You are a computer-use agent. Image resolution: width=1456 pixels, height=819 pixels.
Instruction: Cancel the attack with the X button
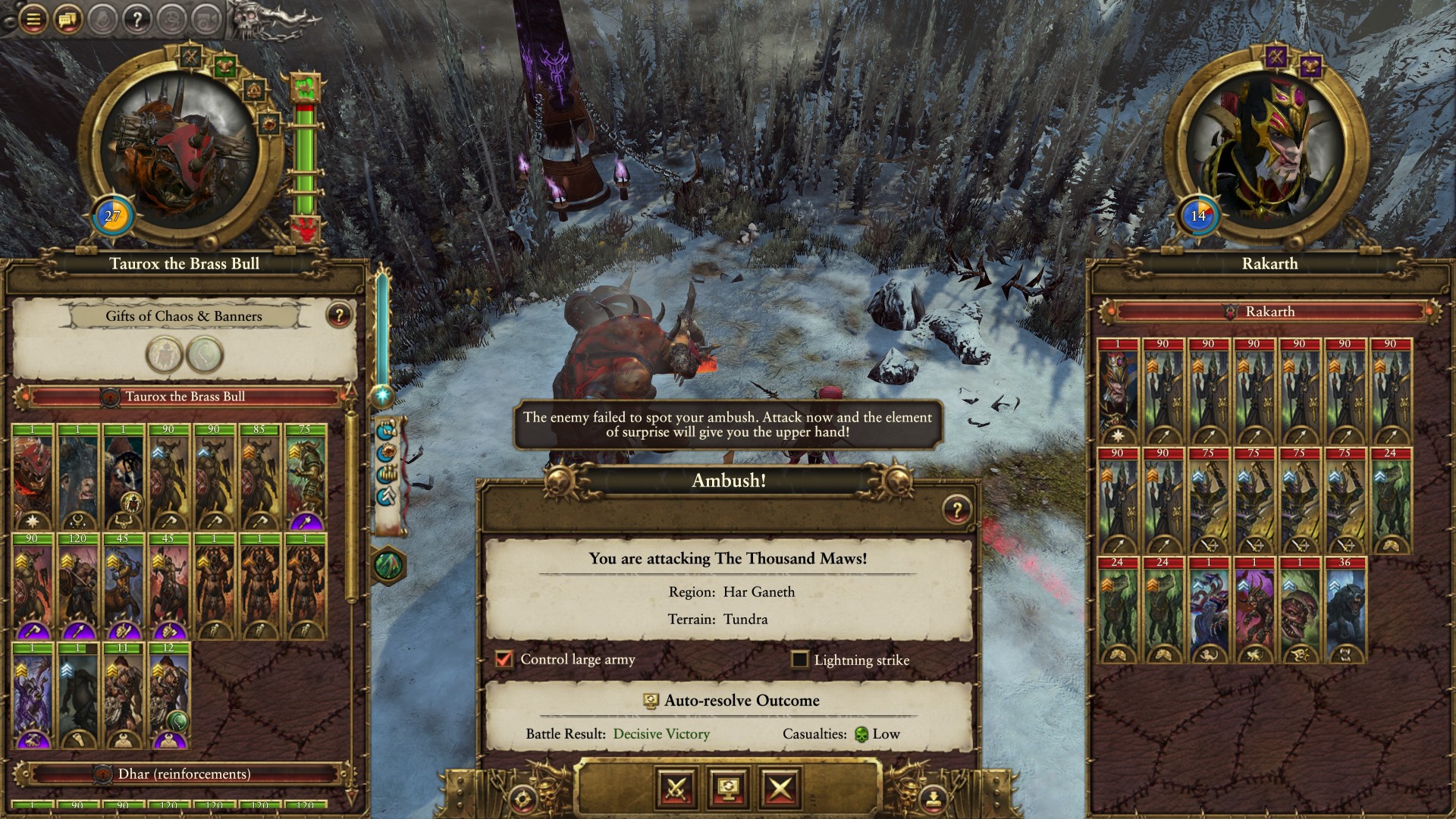pyautogui.click(x=780, y=789)
